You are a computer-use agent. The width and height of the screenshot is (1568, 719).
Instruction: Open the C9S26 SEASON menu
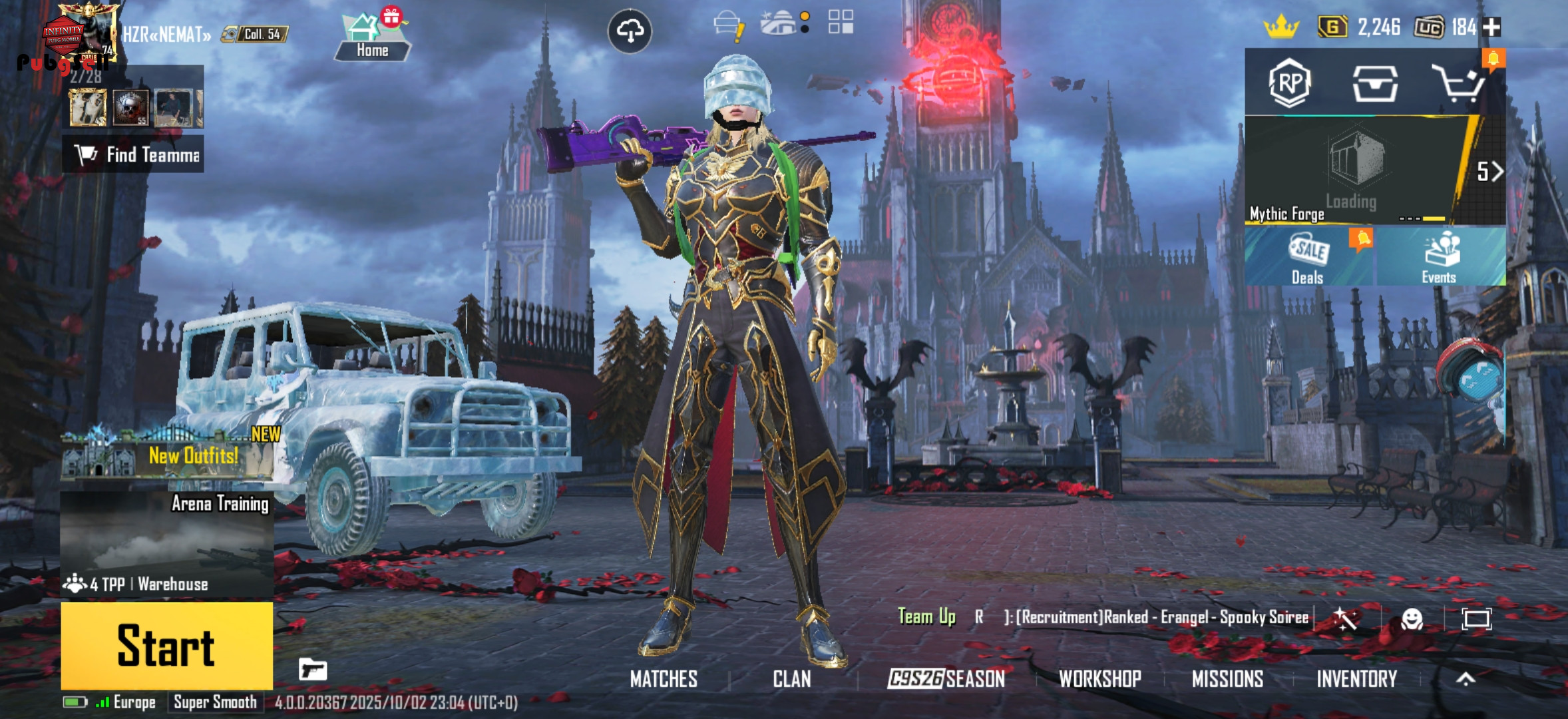946,678
